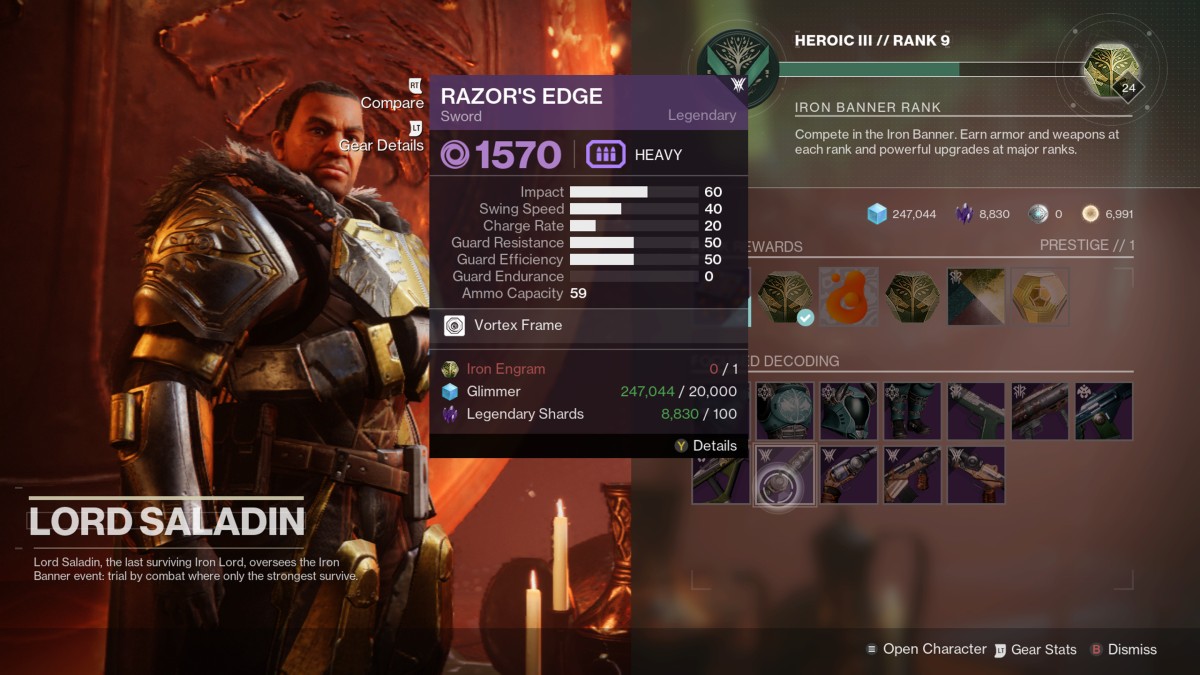Choose the teal helmet armor slot
Viewport: 1200px width, 675px height.
[x=849, y=411]
